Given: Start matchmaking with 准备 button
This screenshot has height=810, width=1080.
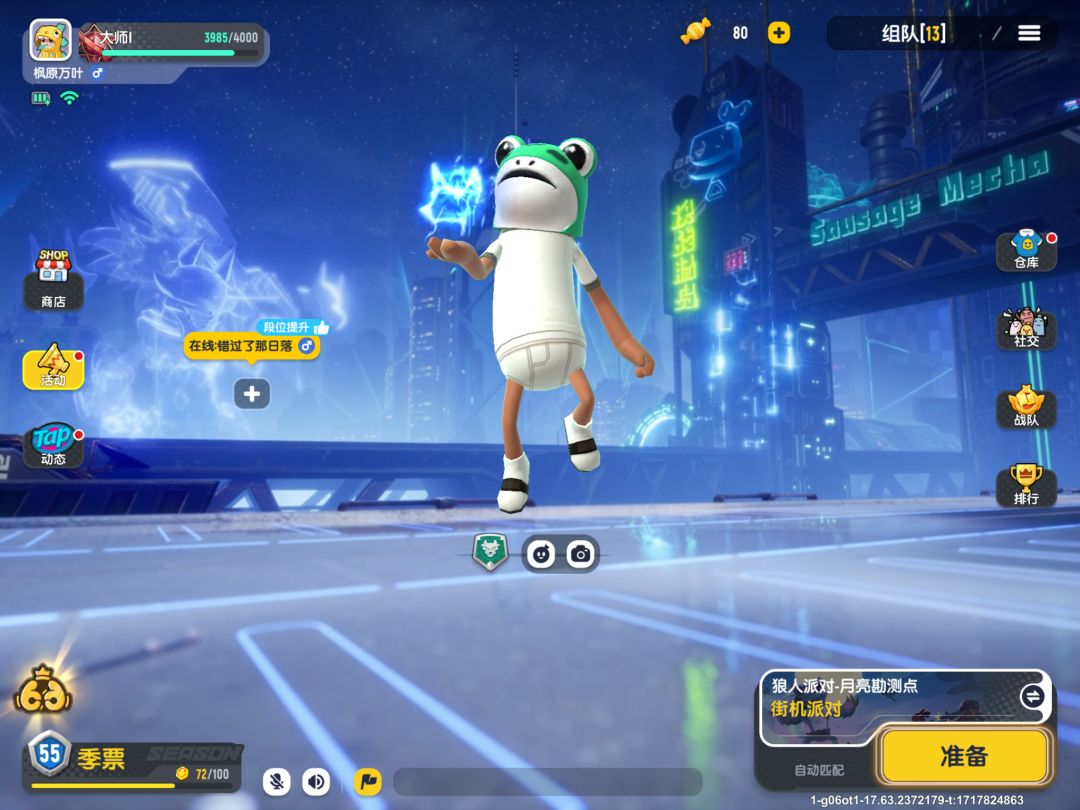Looking at the screenshot, I should tap(964, 756).
